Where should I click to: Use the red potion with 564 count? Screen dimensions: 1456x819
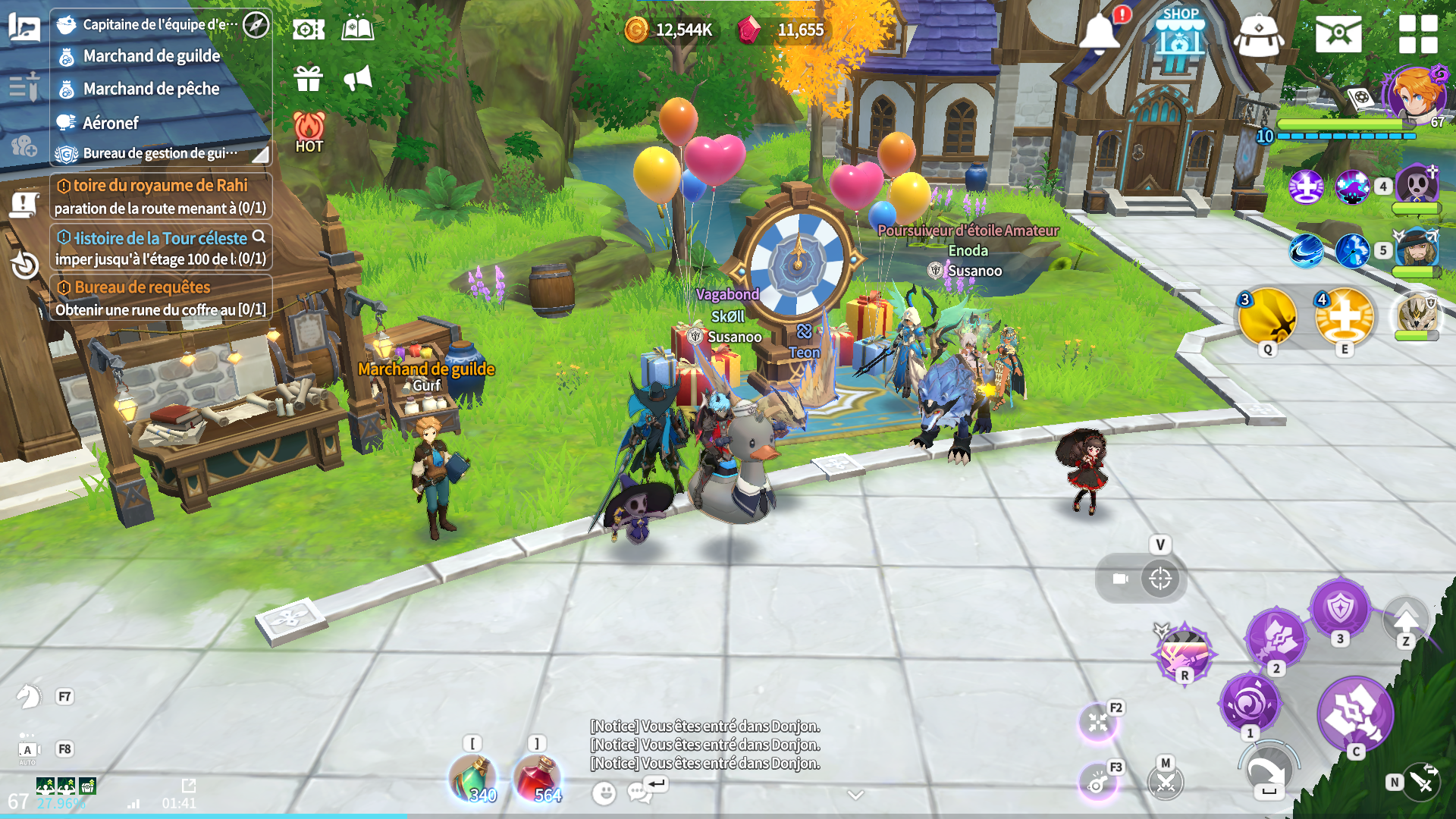(x=538, y=779)
